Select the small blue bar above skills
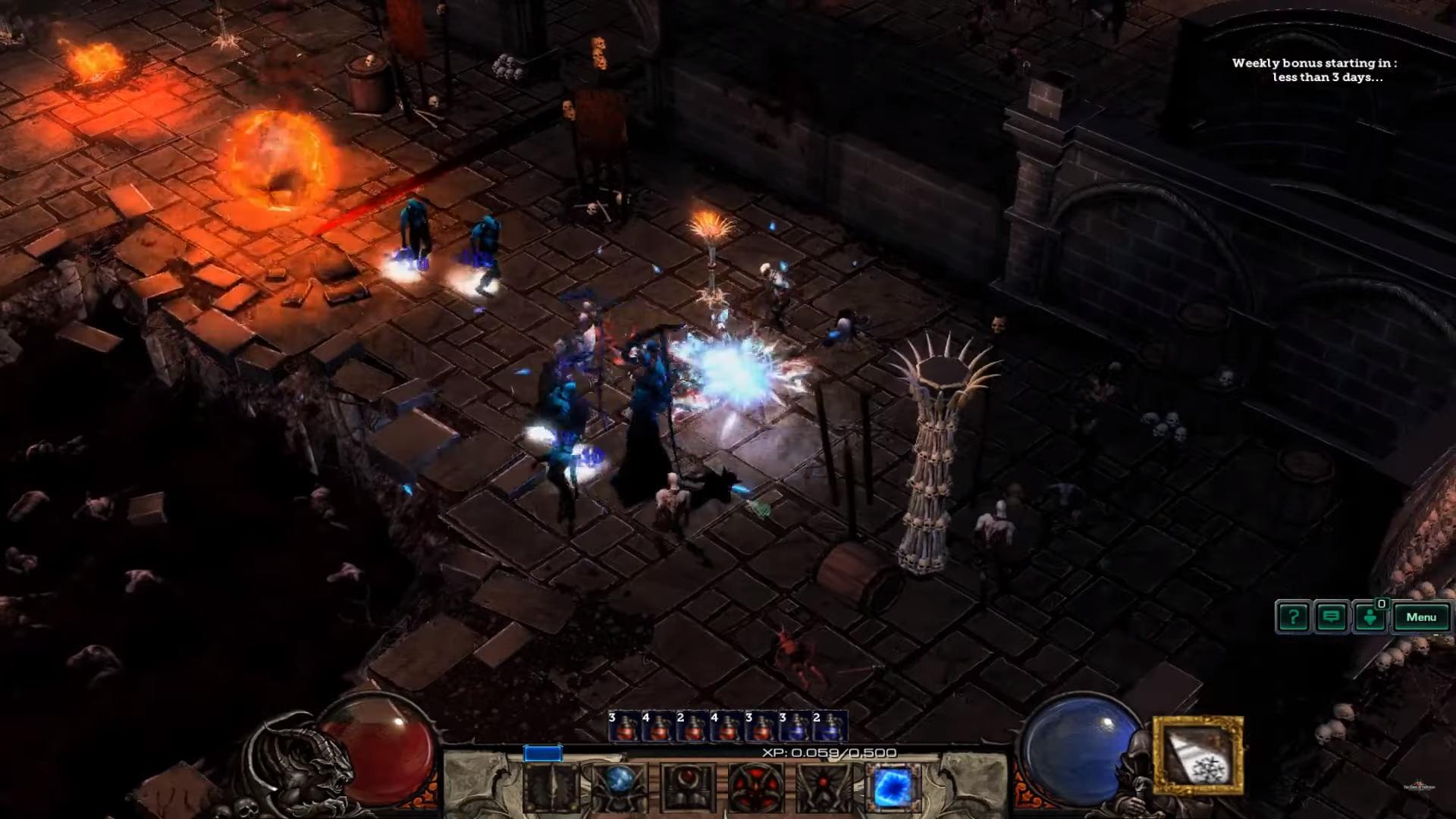Image resolution: width=1456 pixels, height=819 pixels. click(x=543, y=754)
